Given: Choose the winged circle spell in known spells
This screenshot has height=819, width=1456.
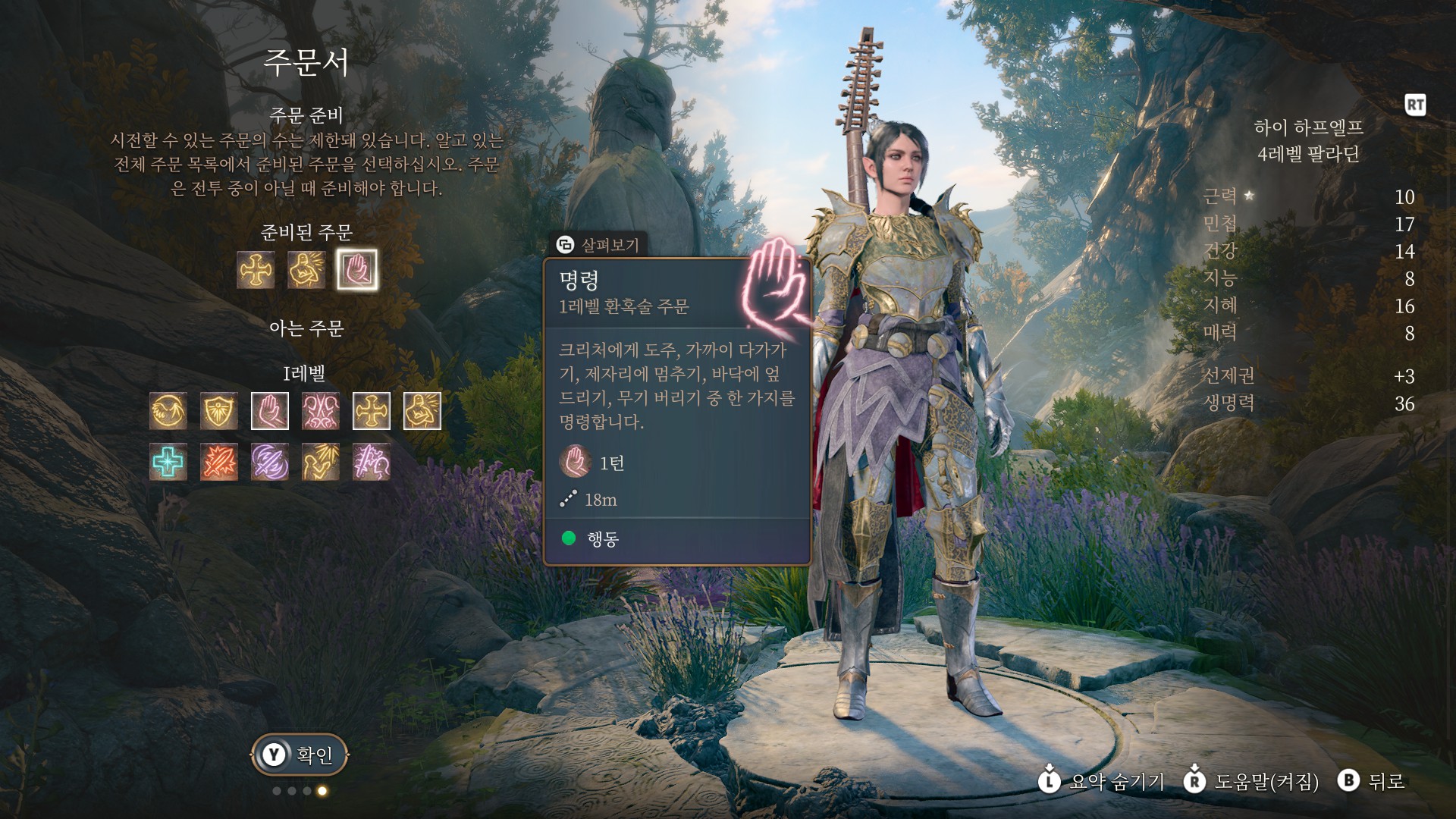Looking at the screenshot, I should pyautogui.click(x=168, y=411).
